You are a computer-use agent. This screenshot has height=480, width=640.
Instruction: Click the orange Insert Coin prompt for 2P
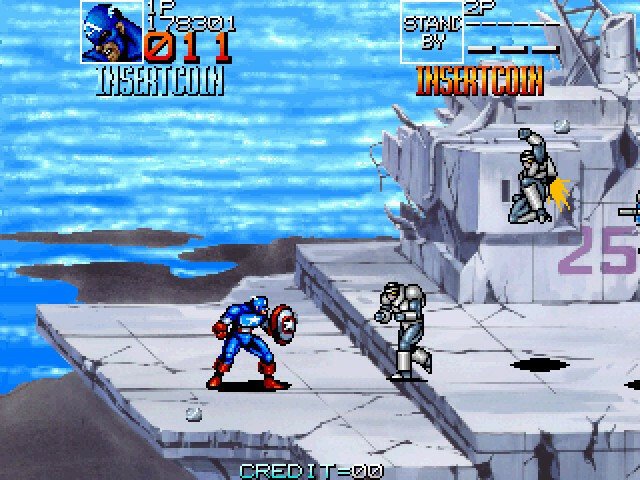point(479,80)
